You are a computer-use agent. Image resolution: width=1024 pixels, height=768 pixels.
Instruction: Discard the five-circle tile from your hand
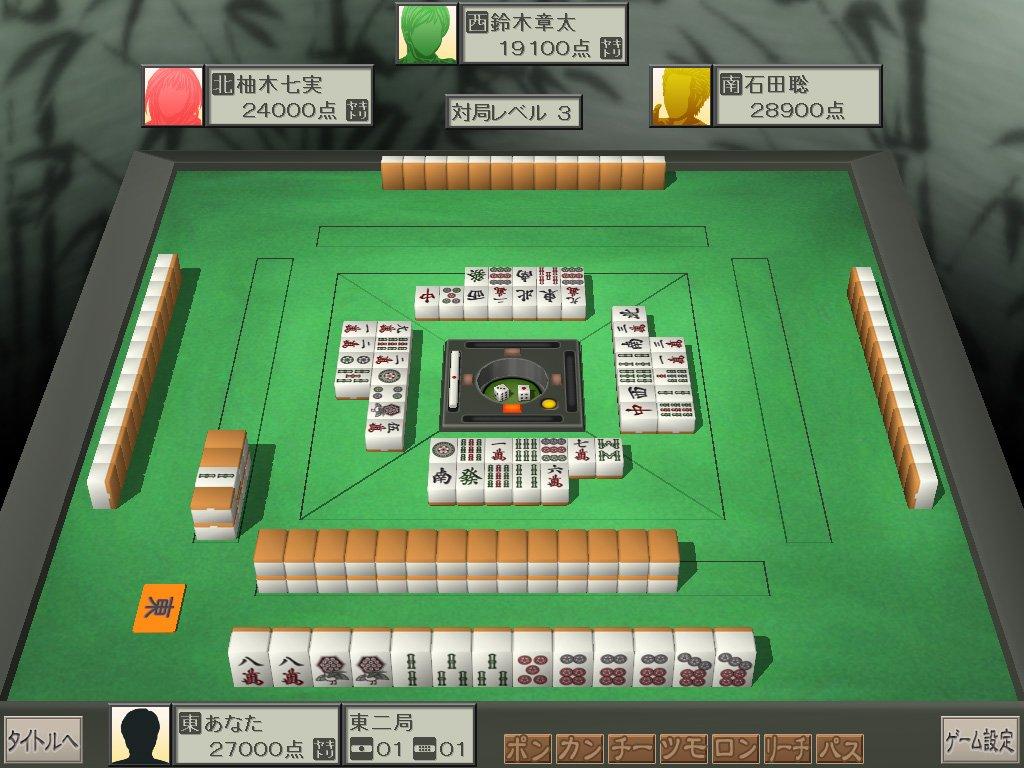tap(531, 661)
